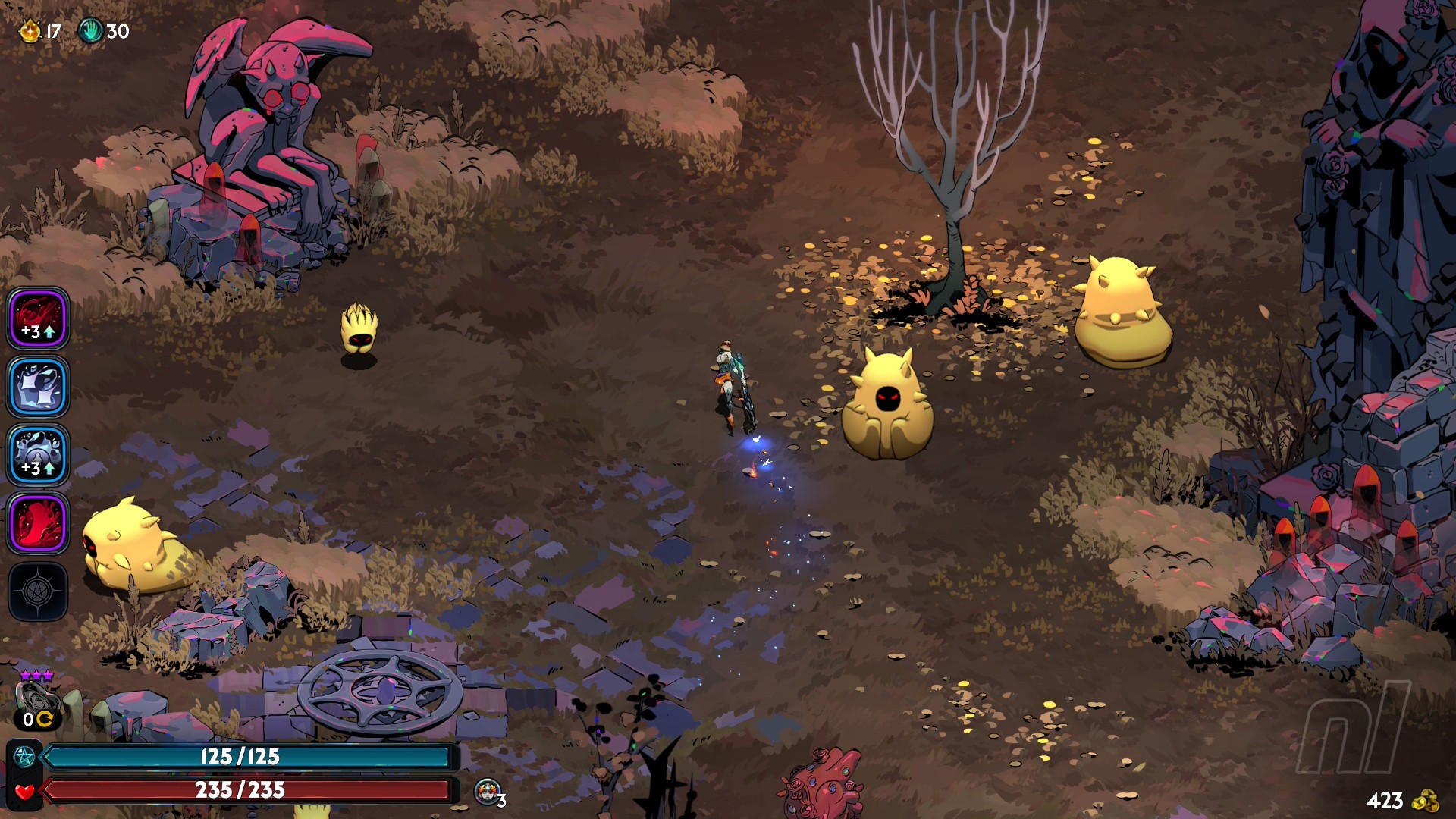Click the shattered ice block boon icon
Screen dimensions: 1456x819
(39, 387)
